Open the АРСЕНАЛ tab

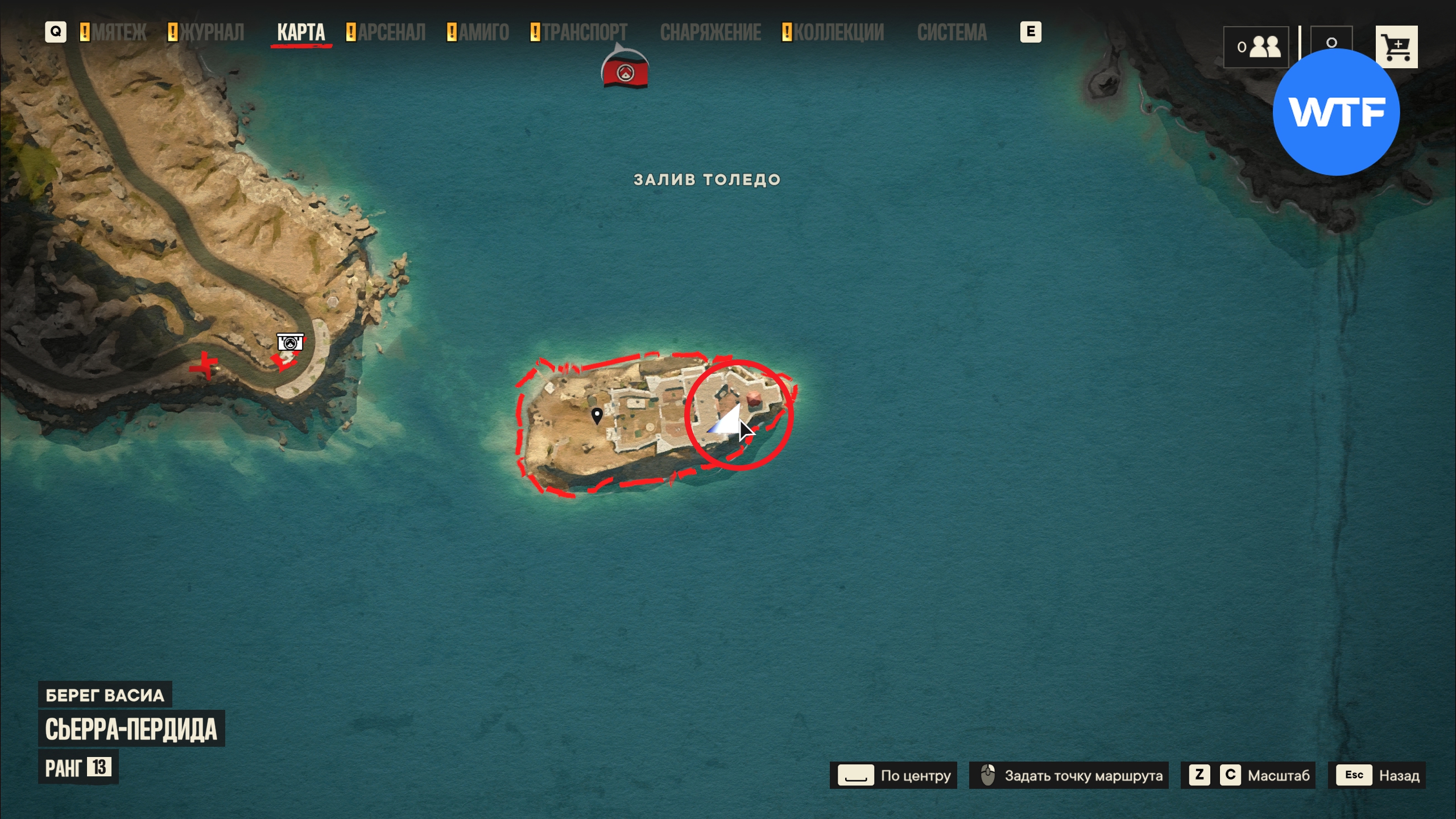click(391, 32)
